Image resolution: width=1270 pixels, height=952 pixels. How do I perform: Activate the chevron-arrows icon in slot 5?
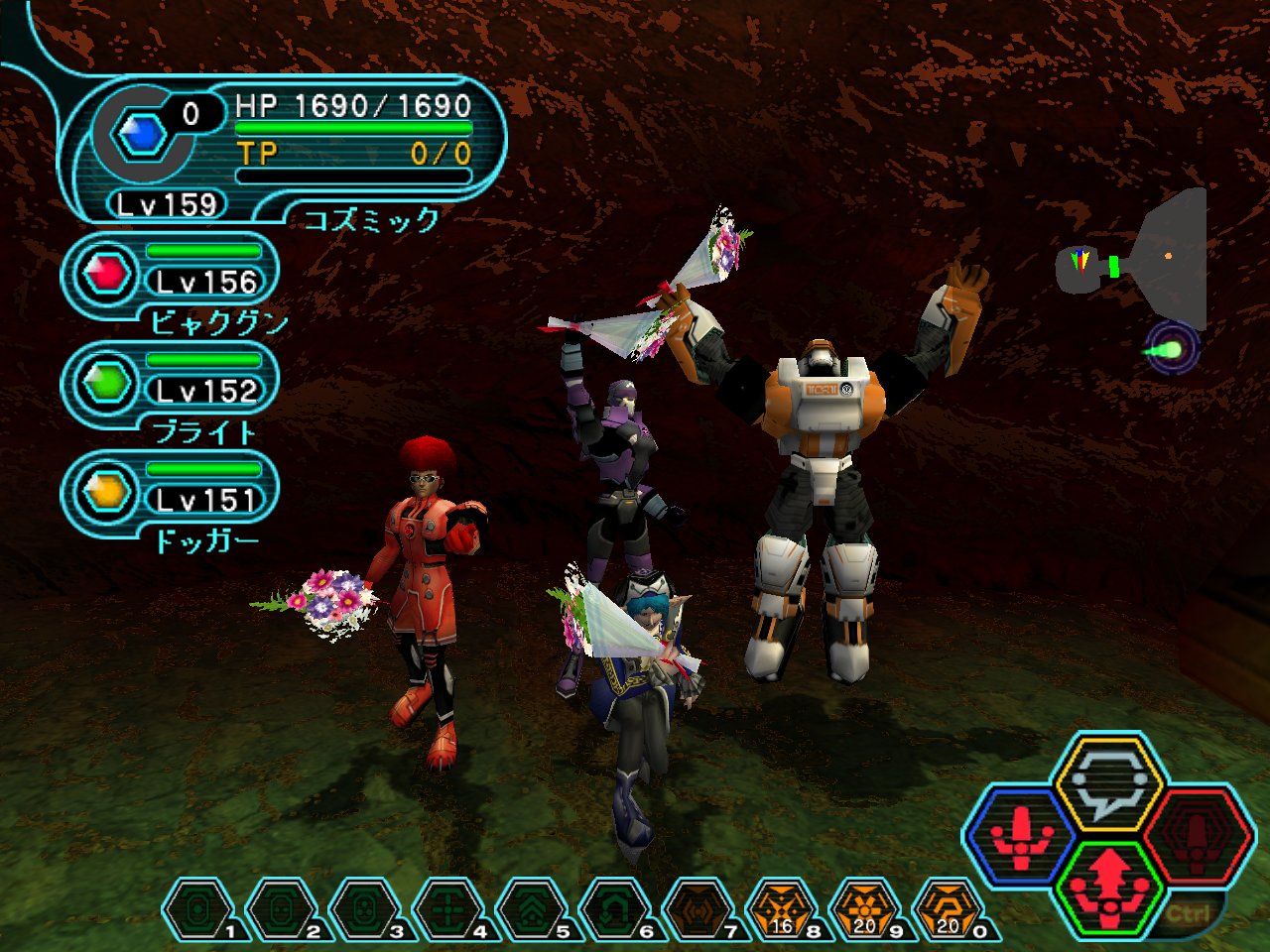tap(532, 909)
